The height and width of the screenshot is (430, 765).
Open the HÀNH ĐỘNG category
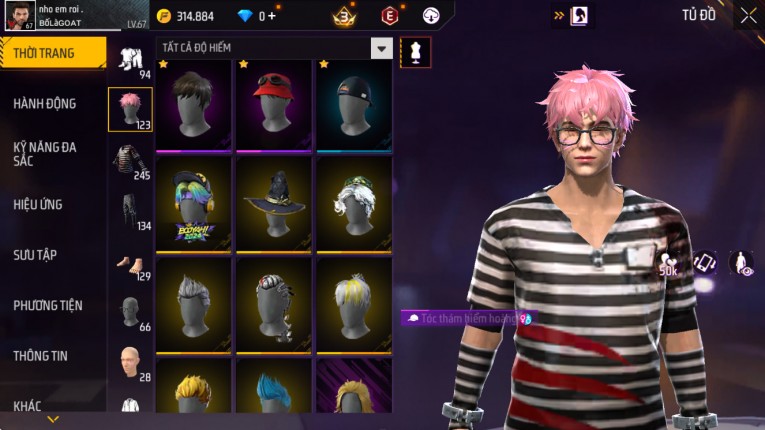[45, 103]
